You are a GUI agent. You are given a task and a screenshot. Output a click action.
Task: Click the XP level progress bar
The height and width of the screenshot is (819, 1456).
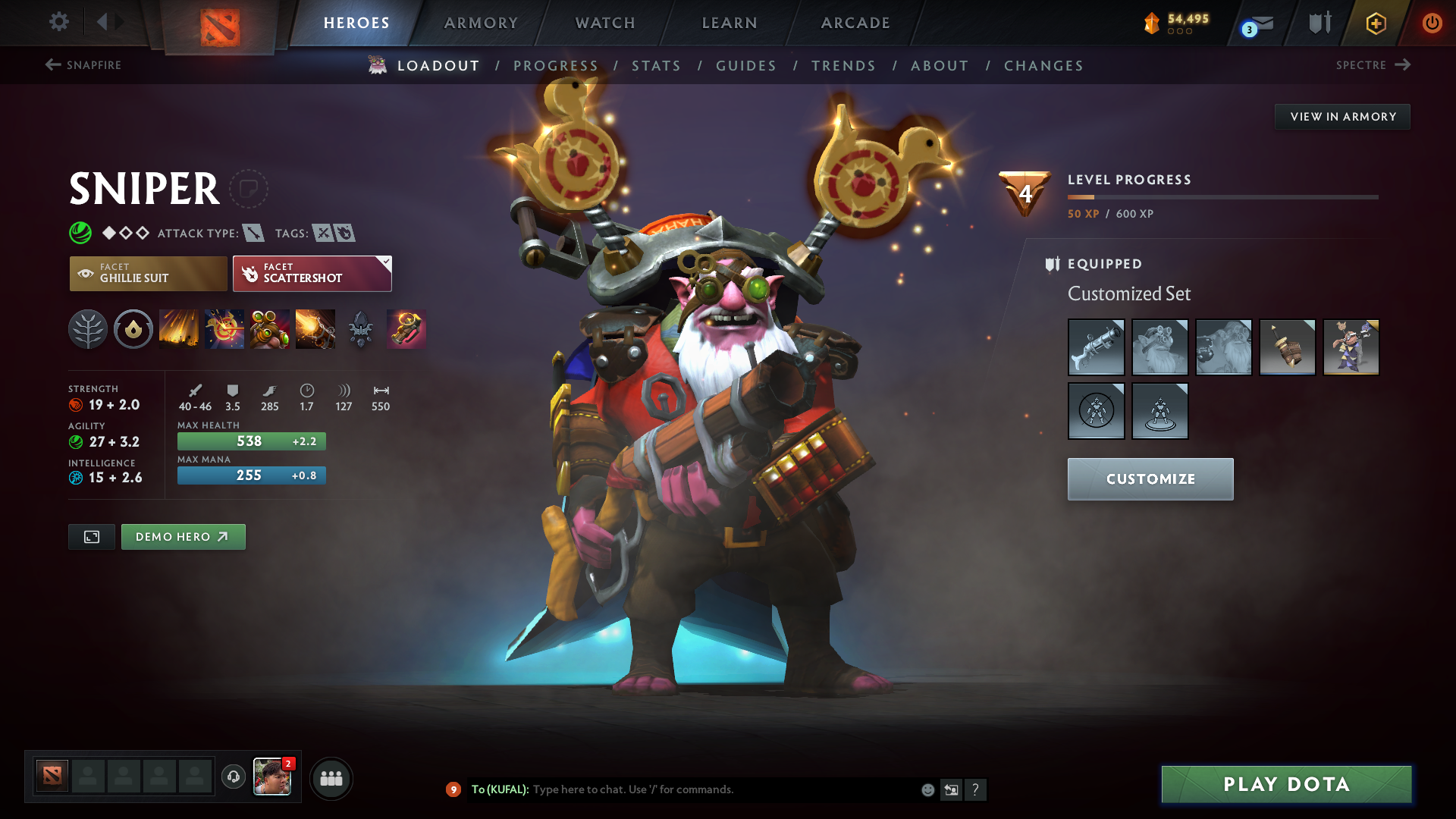tap(1222, 198)
